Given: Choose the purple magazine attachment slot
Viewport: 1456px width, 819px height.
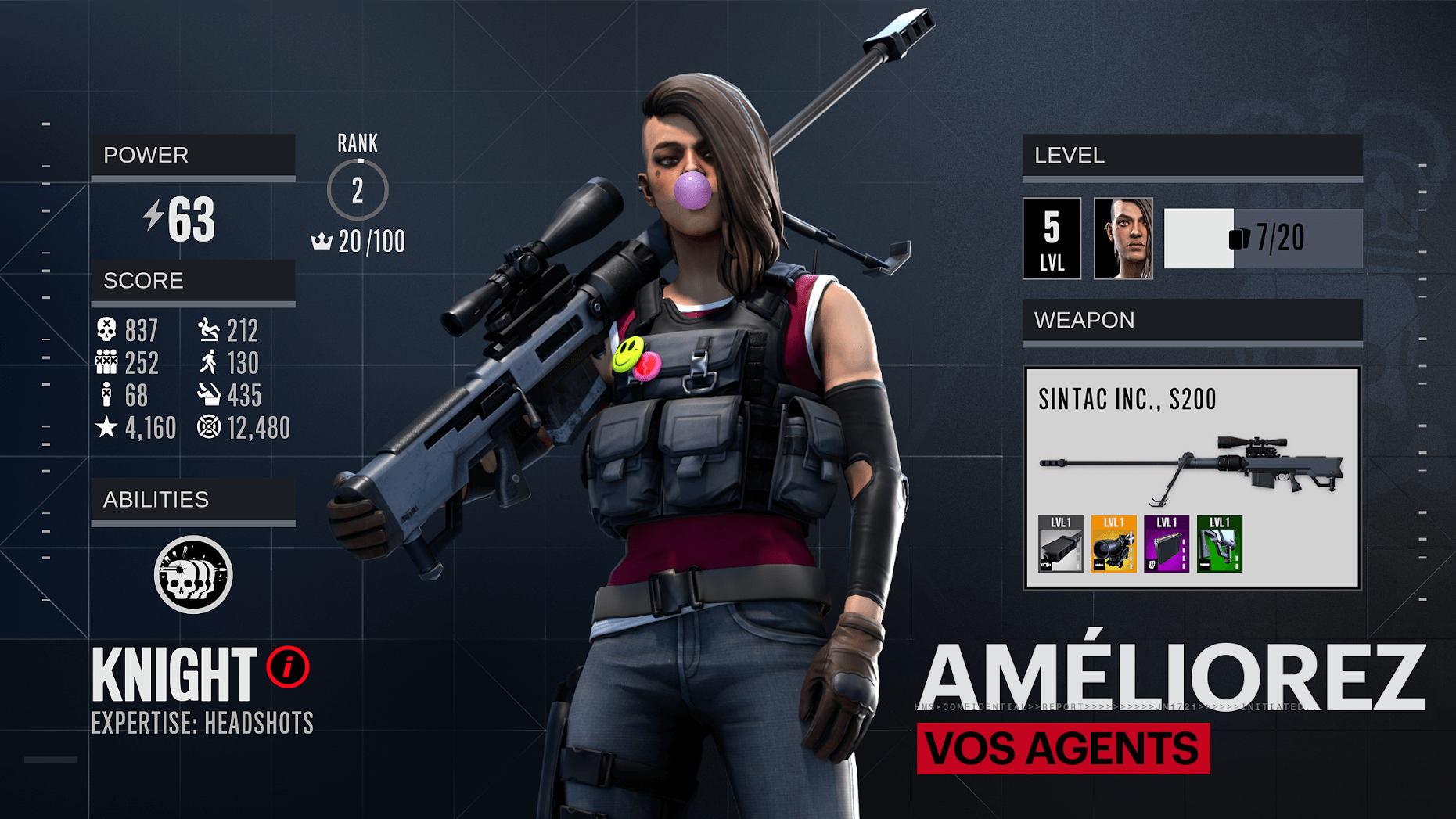Looking at the screenshot, I should [1166, 544].
